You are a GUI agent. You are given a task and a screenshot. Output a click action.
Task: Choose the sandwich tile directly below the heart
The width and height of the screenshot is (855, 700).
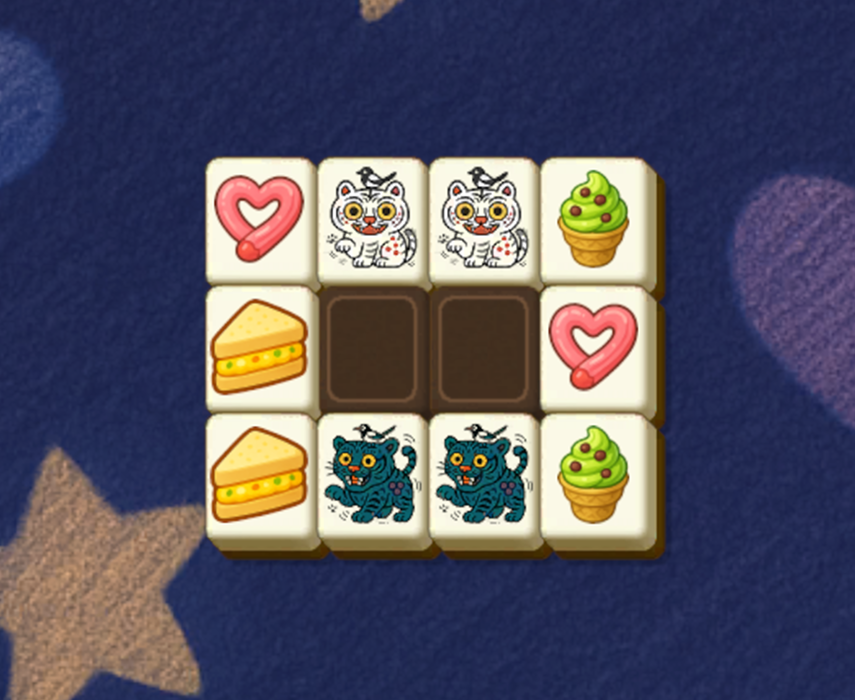pyautogui.click(x=261, y=348)
